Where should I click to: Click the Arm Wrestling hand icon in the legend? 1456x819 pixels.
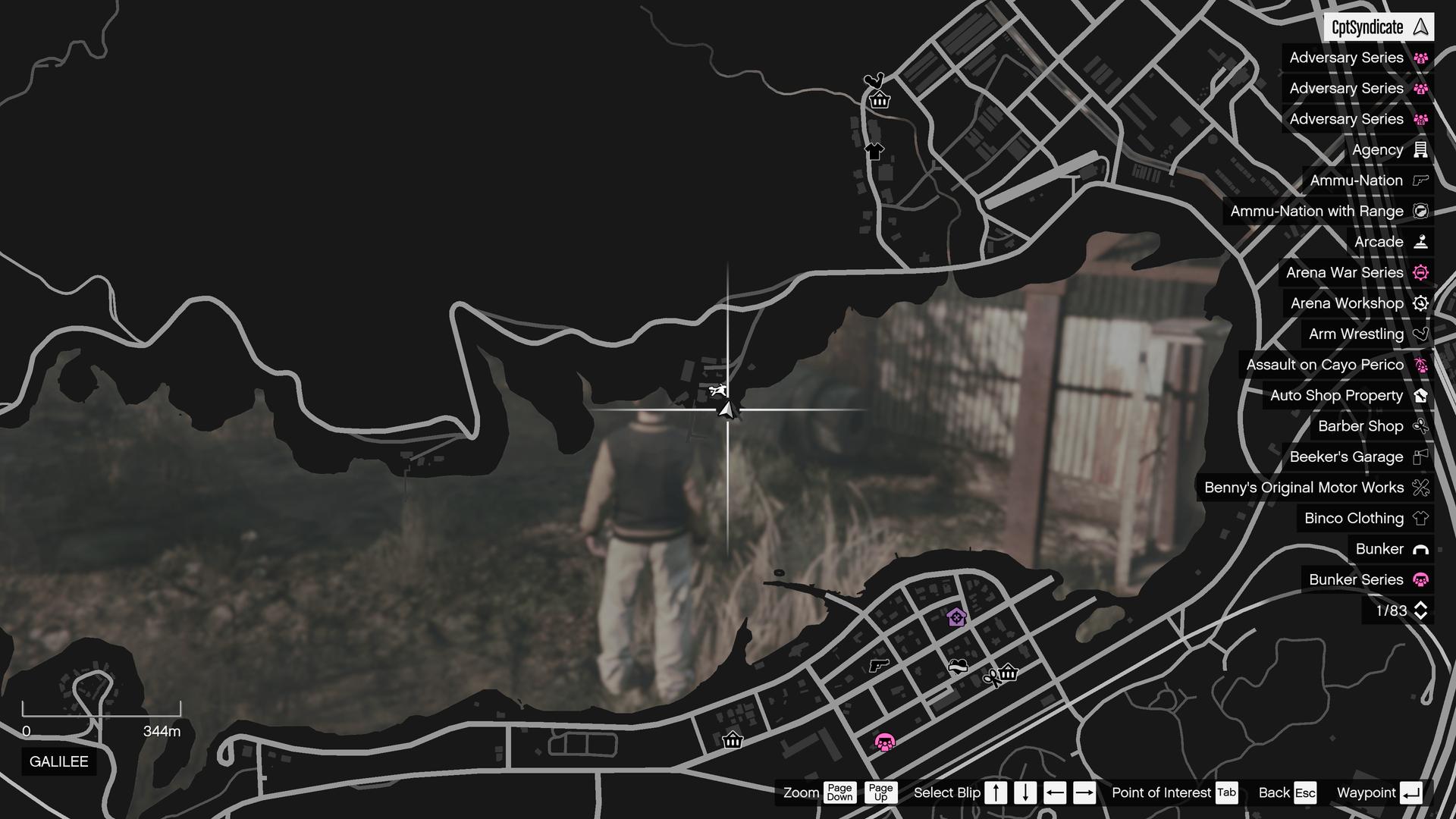point(1420,334)
